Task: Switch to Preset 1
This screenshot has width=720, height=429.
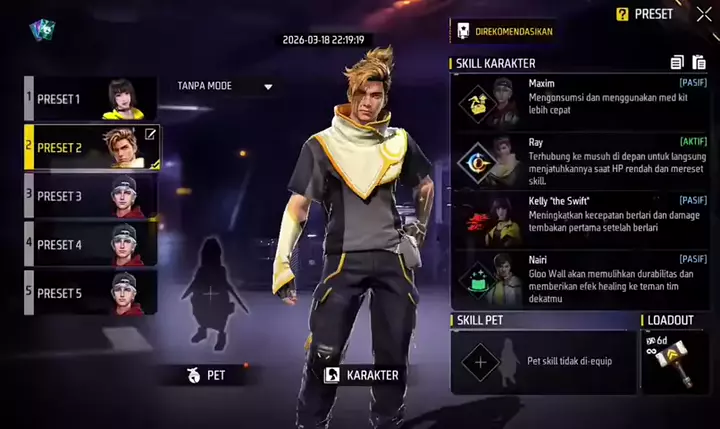Action: tap(91, 99)
